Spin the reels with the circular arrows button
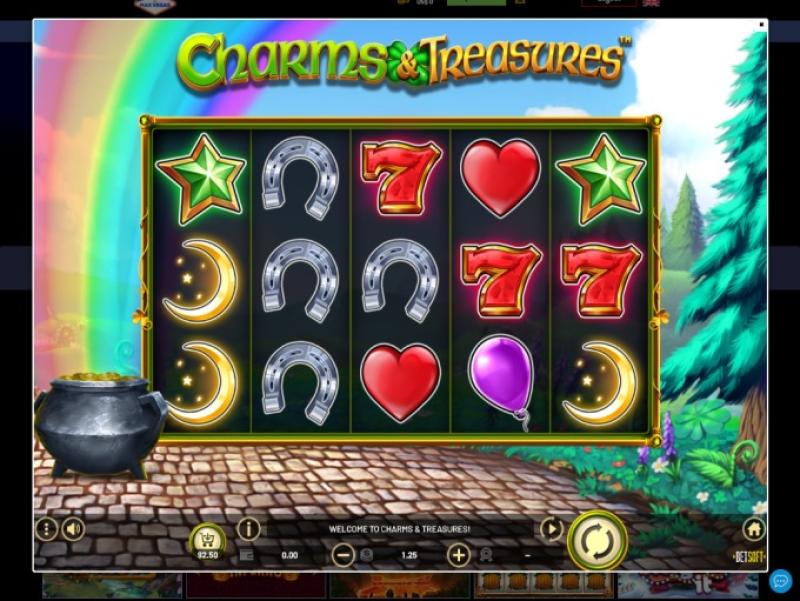The width and height of the screenshot is (800, 601). 597,541
